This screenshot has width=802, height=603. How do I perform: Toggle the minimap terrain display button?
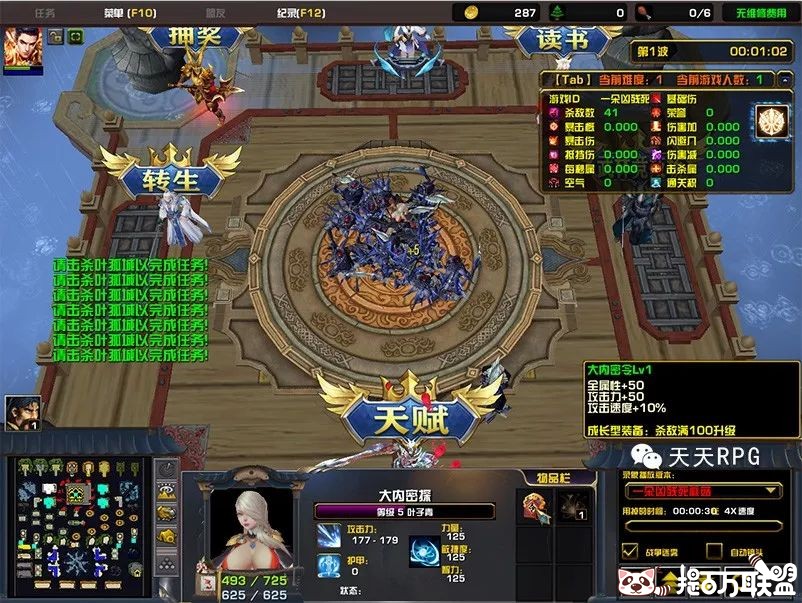pyautogui.click(x=167, y=492)
